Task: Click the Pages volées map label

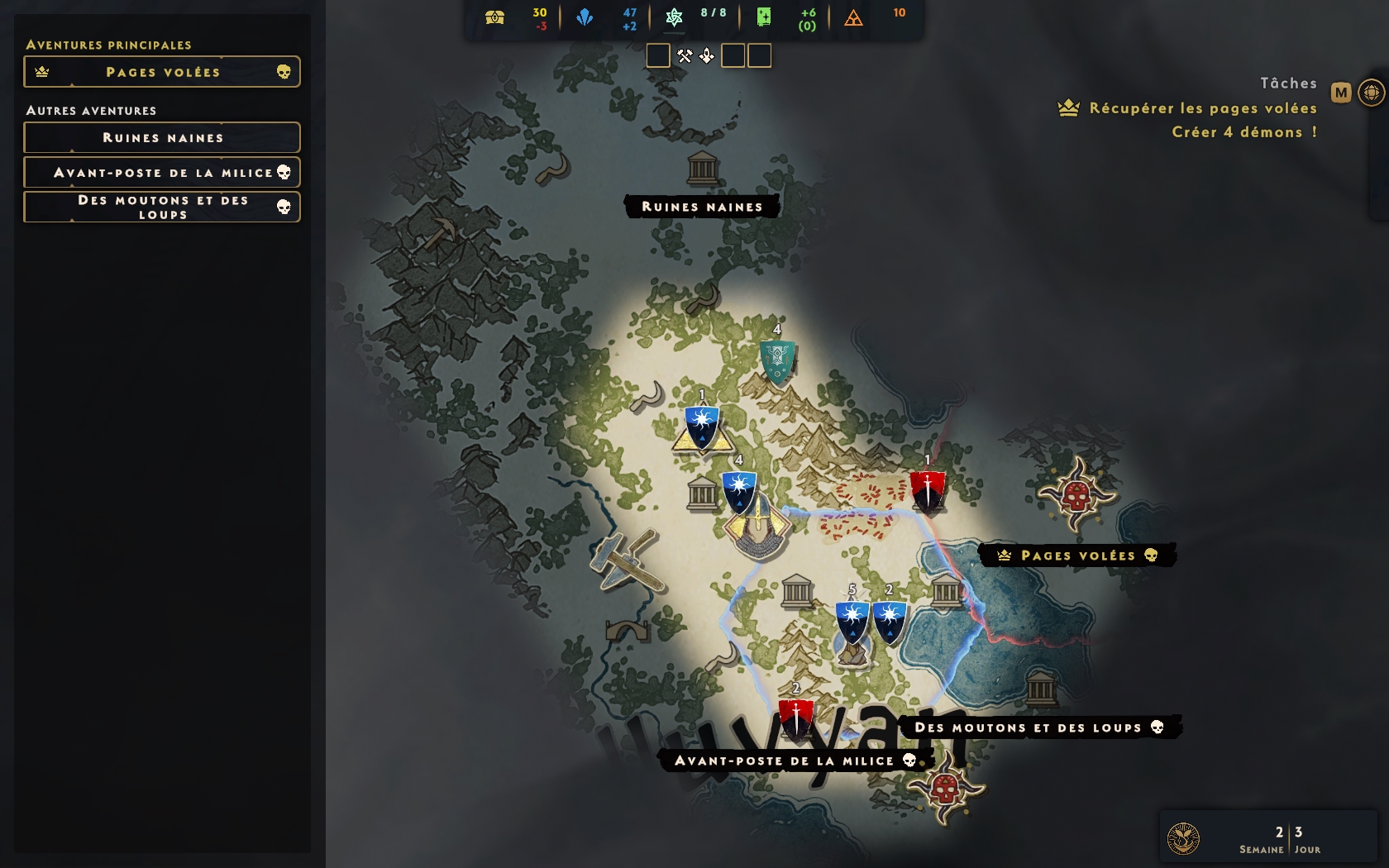Action: [1076, 556]
